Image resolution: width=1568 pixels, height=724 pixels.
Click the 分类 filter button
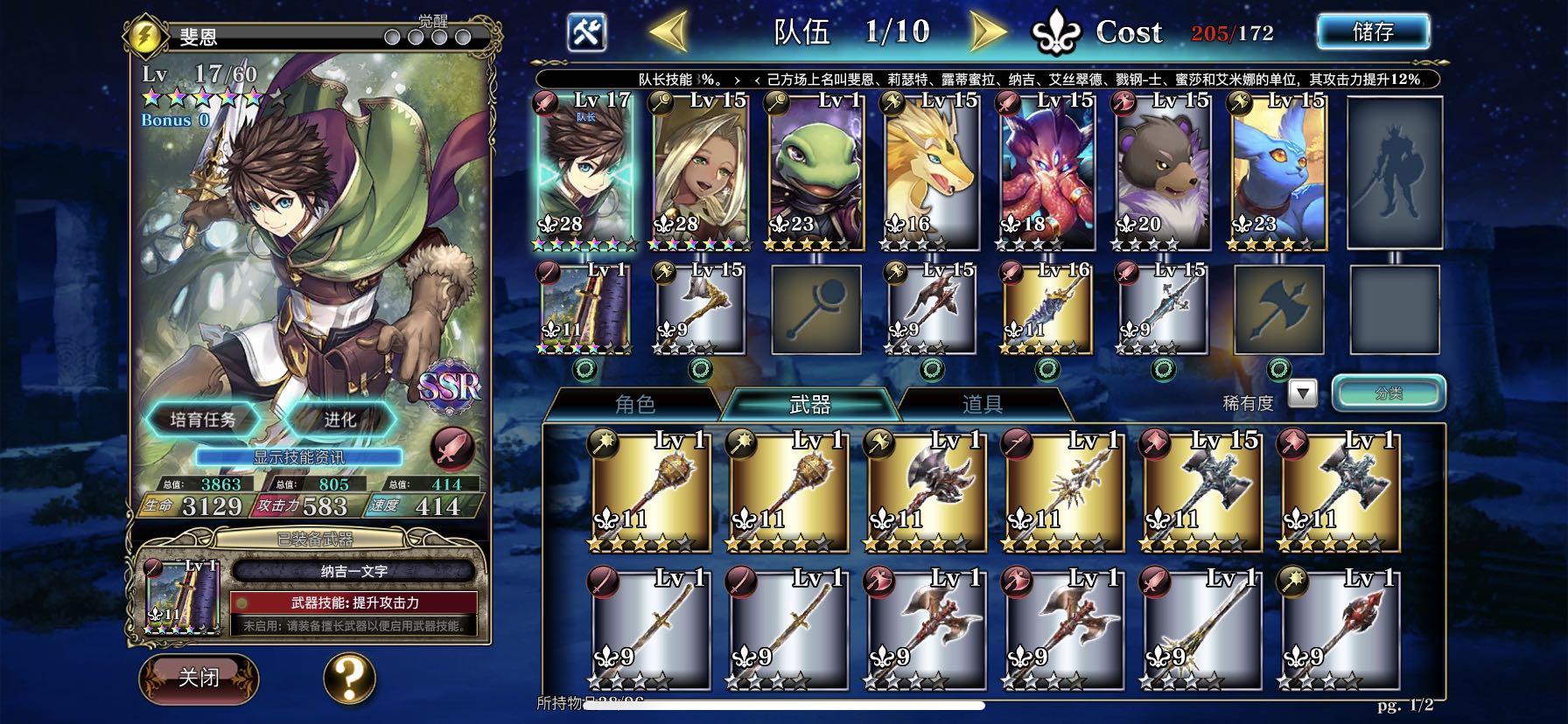pyautogui.click(x=1388, y=393)
